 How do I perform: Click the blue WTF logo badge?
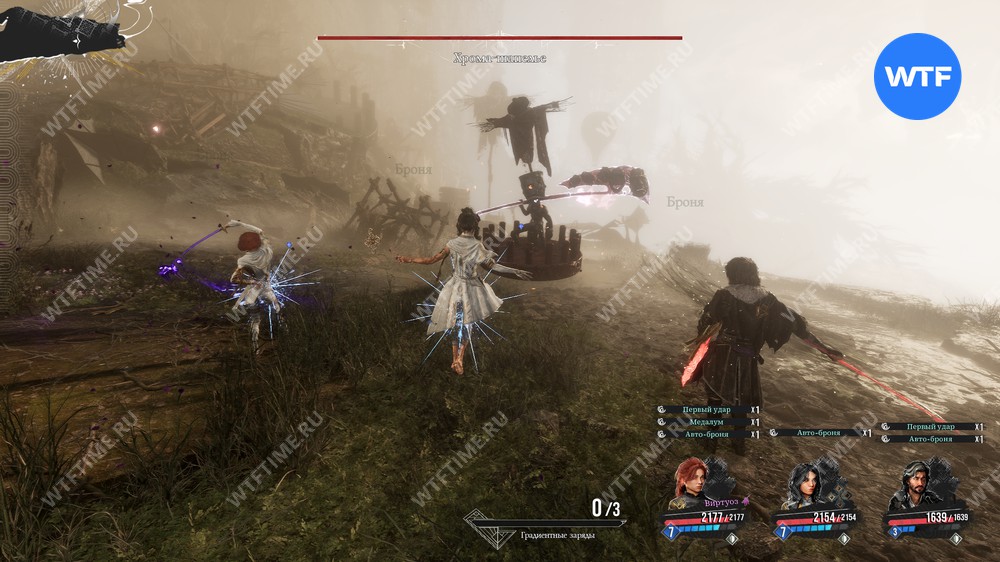[x=917, y=76]
